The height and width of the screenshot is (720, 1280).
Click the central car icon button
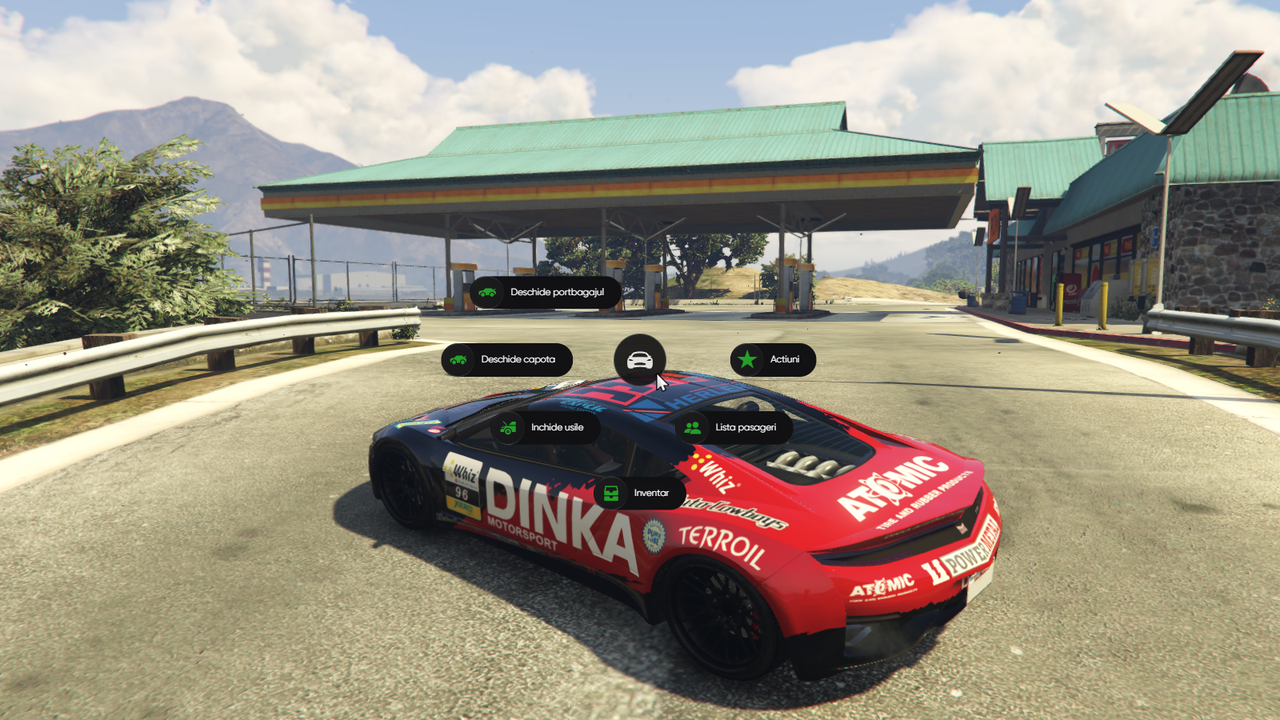tap(640, 359)
